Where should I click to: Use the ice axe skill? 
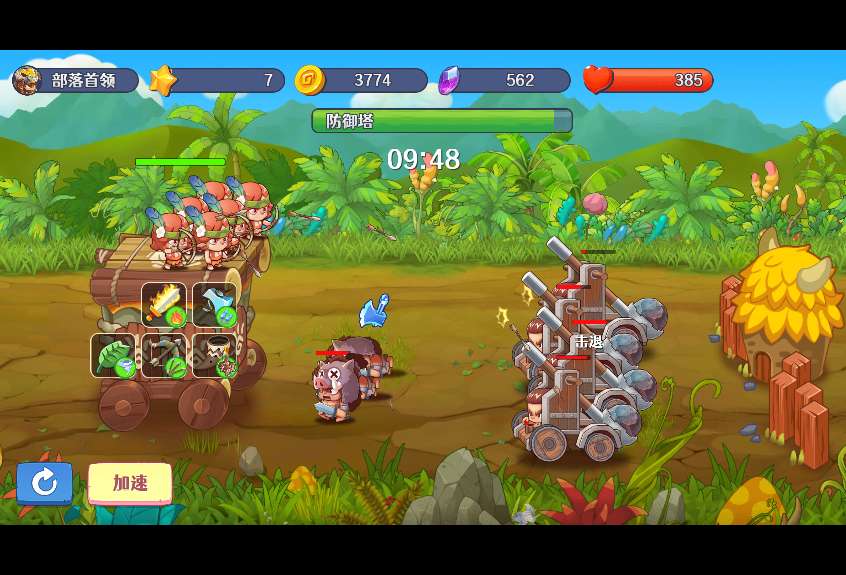click(x=214, y=305)
